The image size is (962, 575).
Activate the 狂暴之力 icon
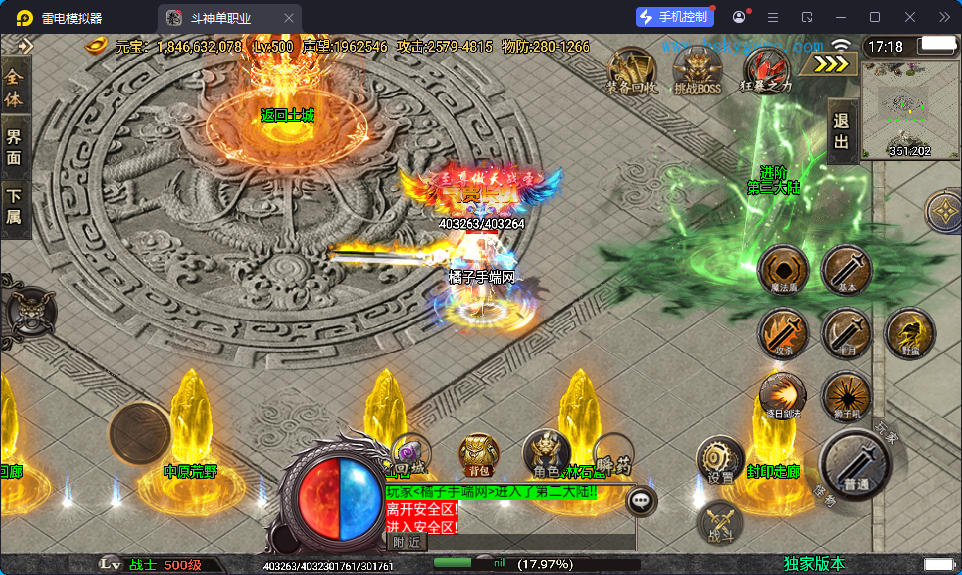pyautogui.click(x=765, y=70)
